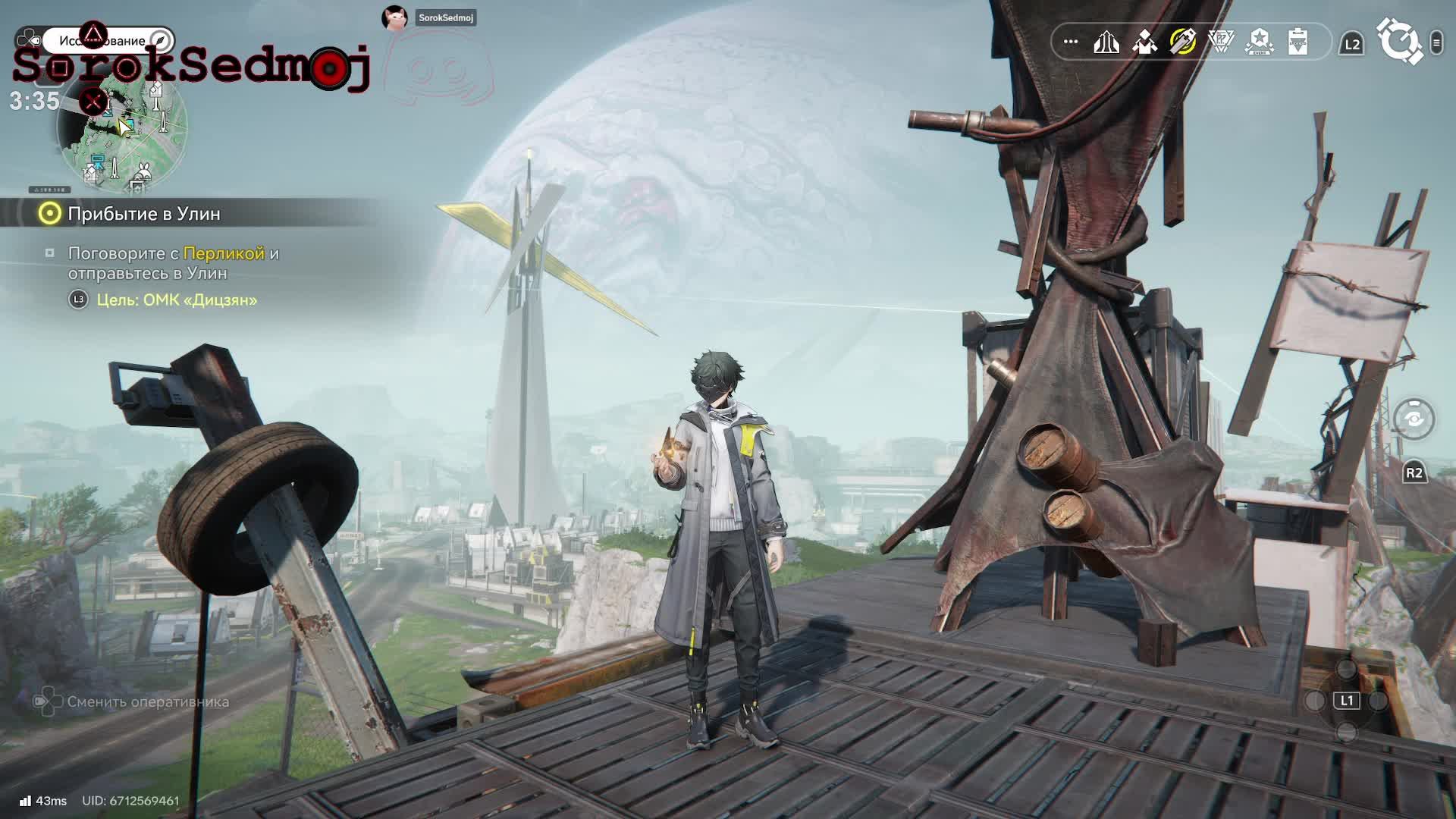
Task: Select the yellow highlighted ticket icon
Action: click(1183, 42)
